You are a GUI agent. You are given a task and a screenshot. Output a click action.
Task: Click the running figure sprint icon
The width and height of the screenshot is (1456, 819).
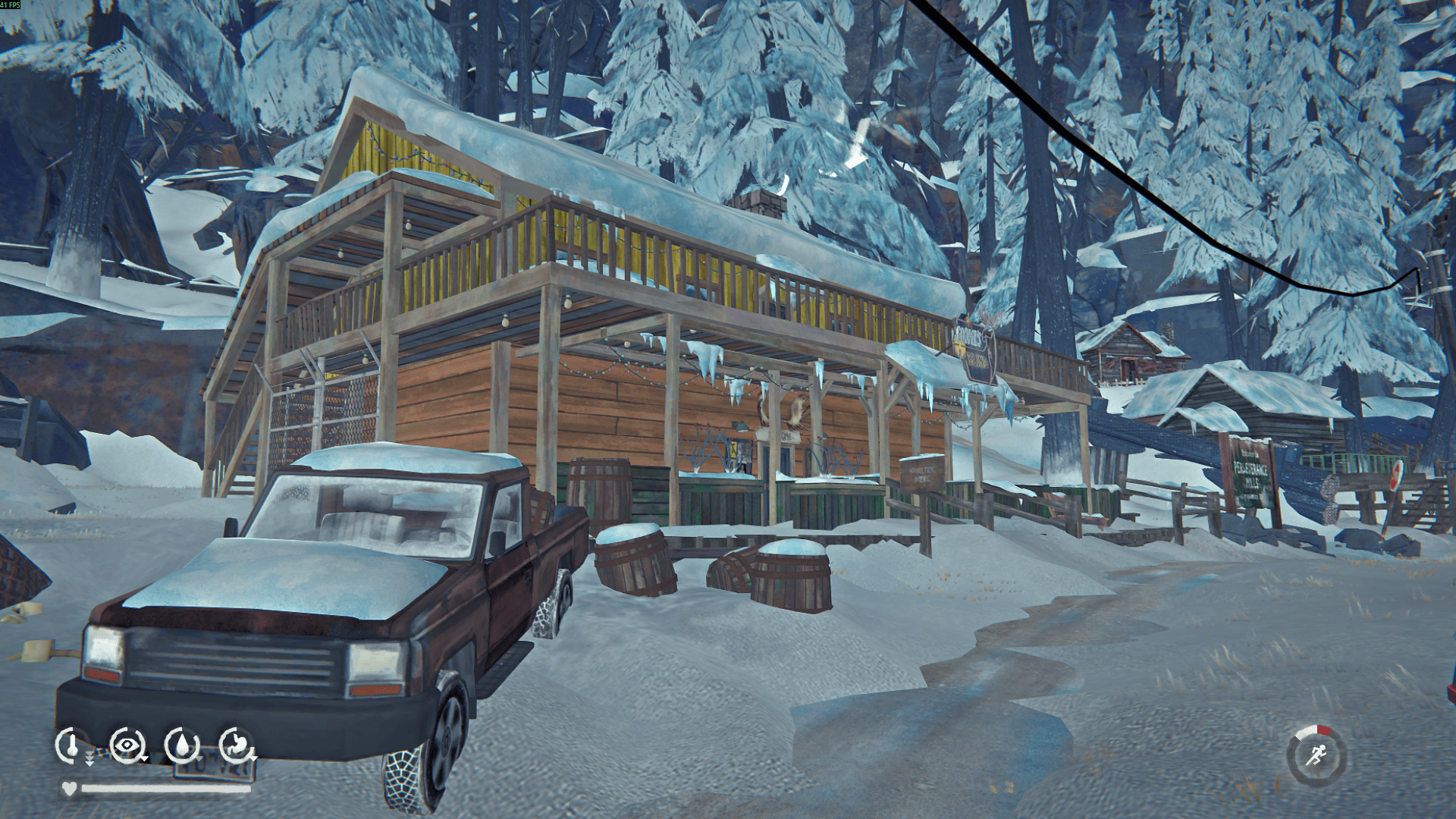1316,755
